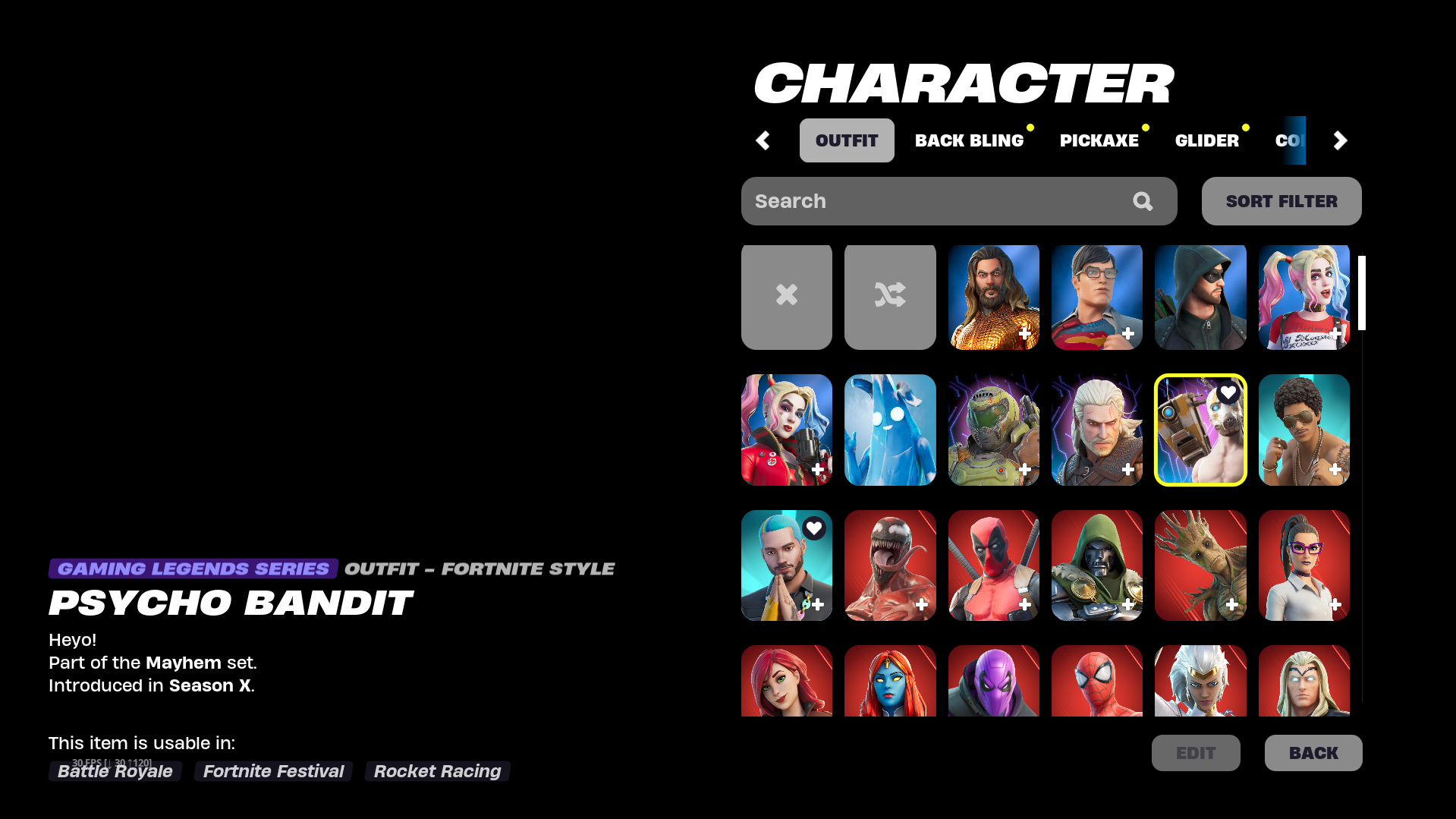The image size is (1456, 819).
Task: Toggle the heart favorite on the blue-haired outfit
Action: tap(814, 528)
